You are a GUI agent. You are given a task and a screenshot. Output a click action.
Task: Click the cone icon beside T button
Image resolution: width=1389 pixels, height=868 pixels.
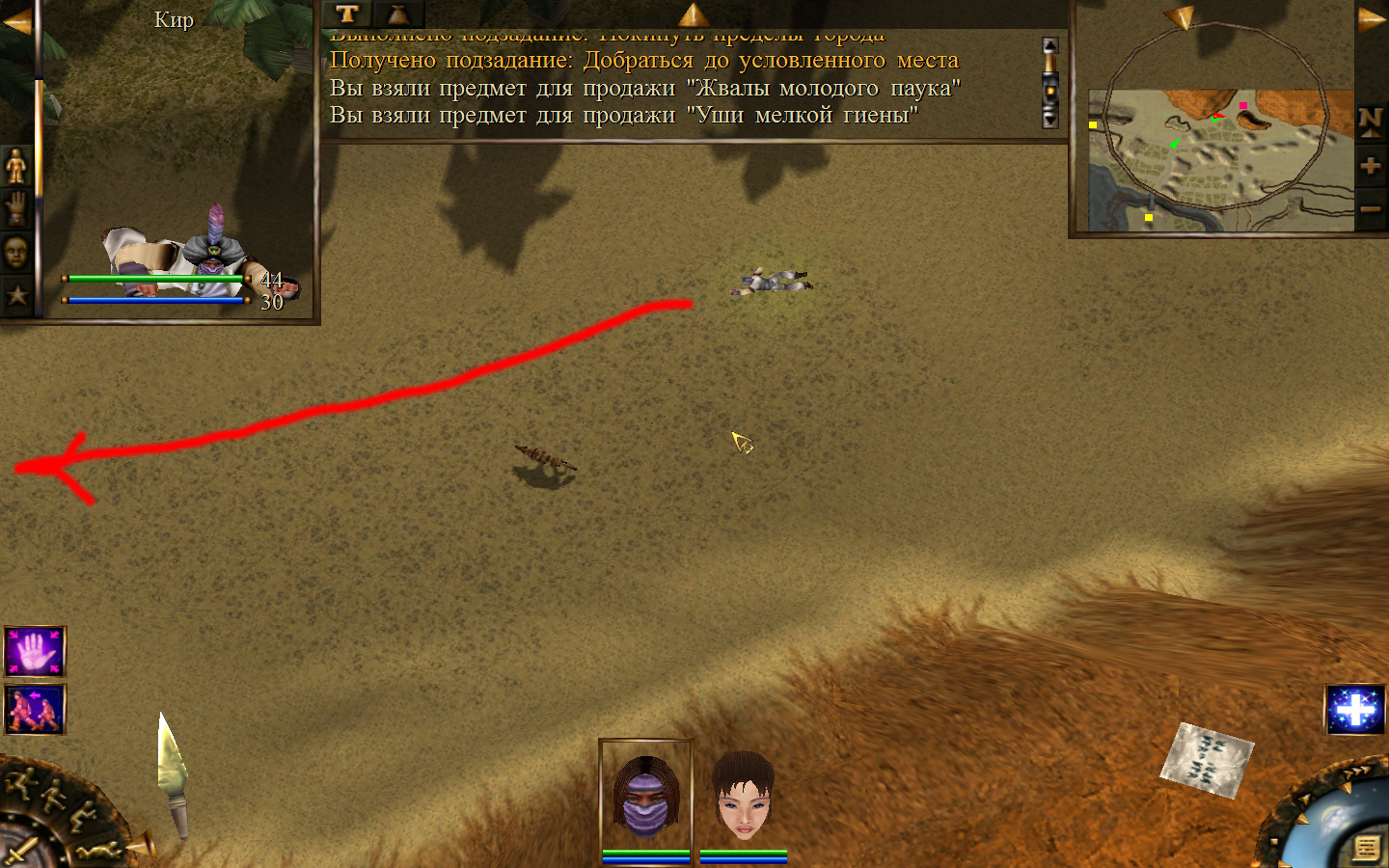coord(397,14)
